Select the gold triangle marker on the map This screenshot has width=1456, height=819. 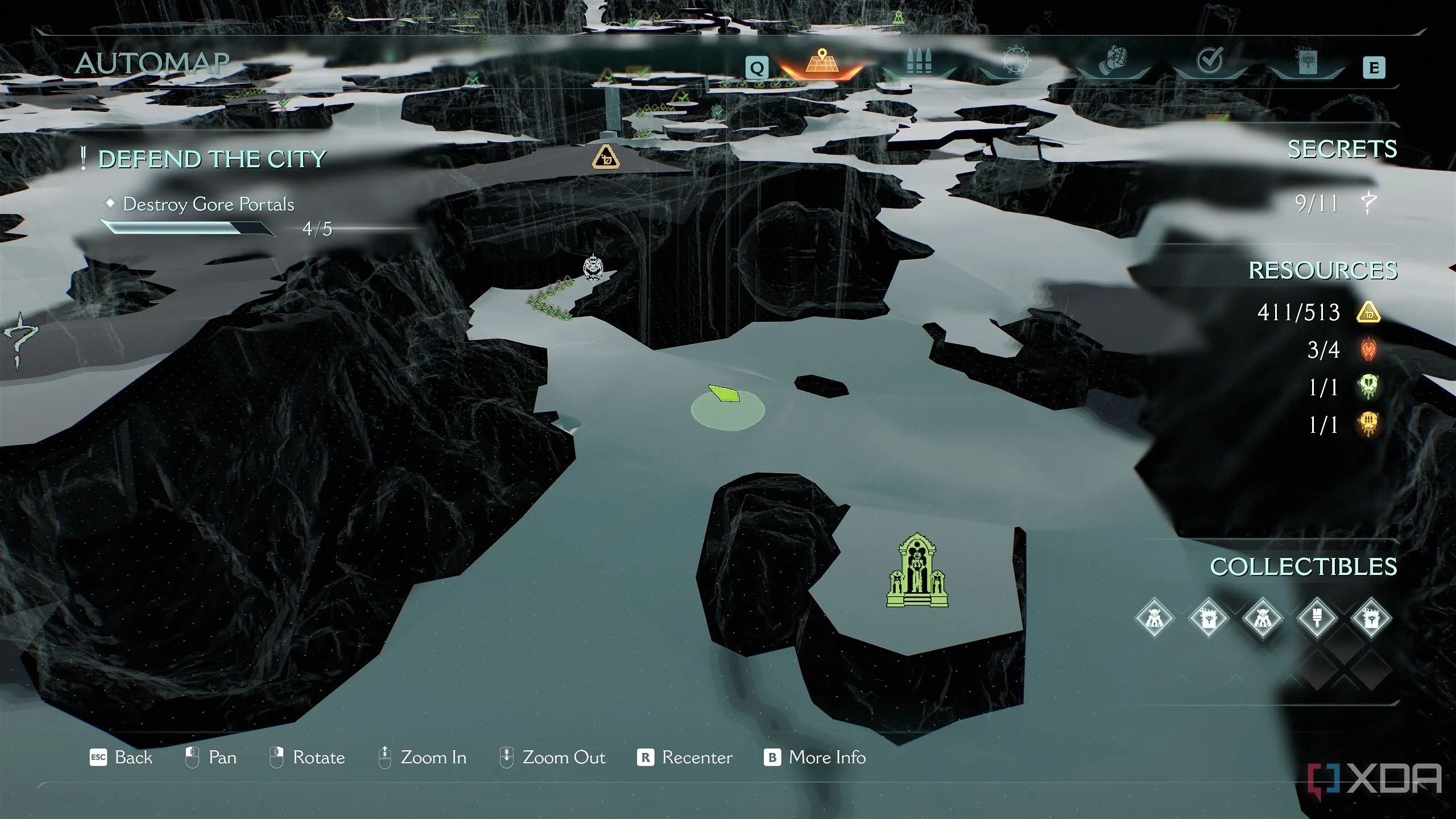coord(606,156)
